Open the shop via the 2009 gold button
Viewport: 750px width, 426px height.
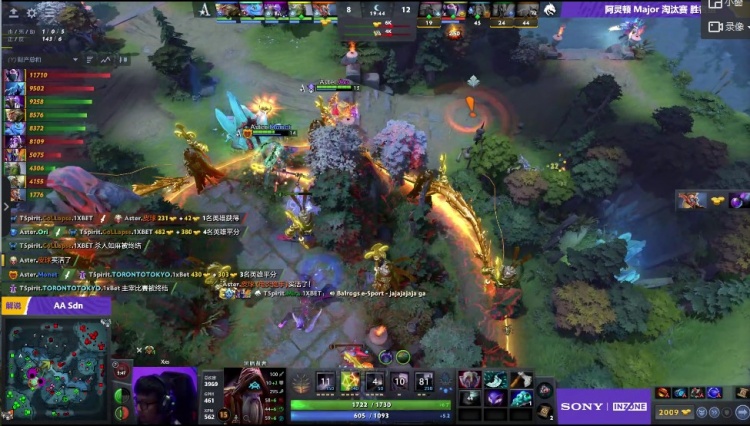click(x=668, y=410)
